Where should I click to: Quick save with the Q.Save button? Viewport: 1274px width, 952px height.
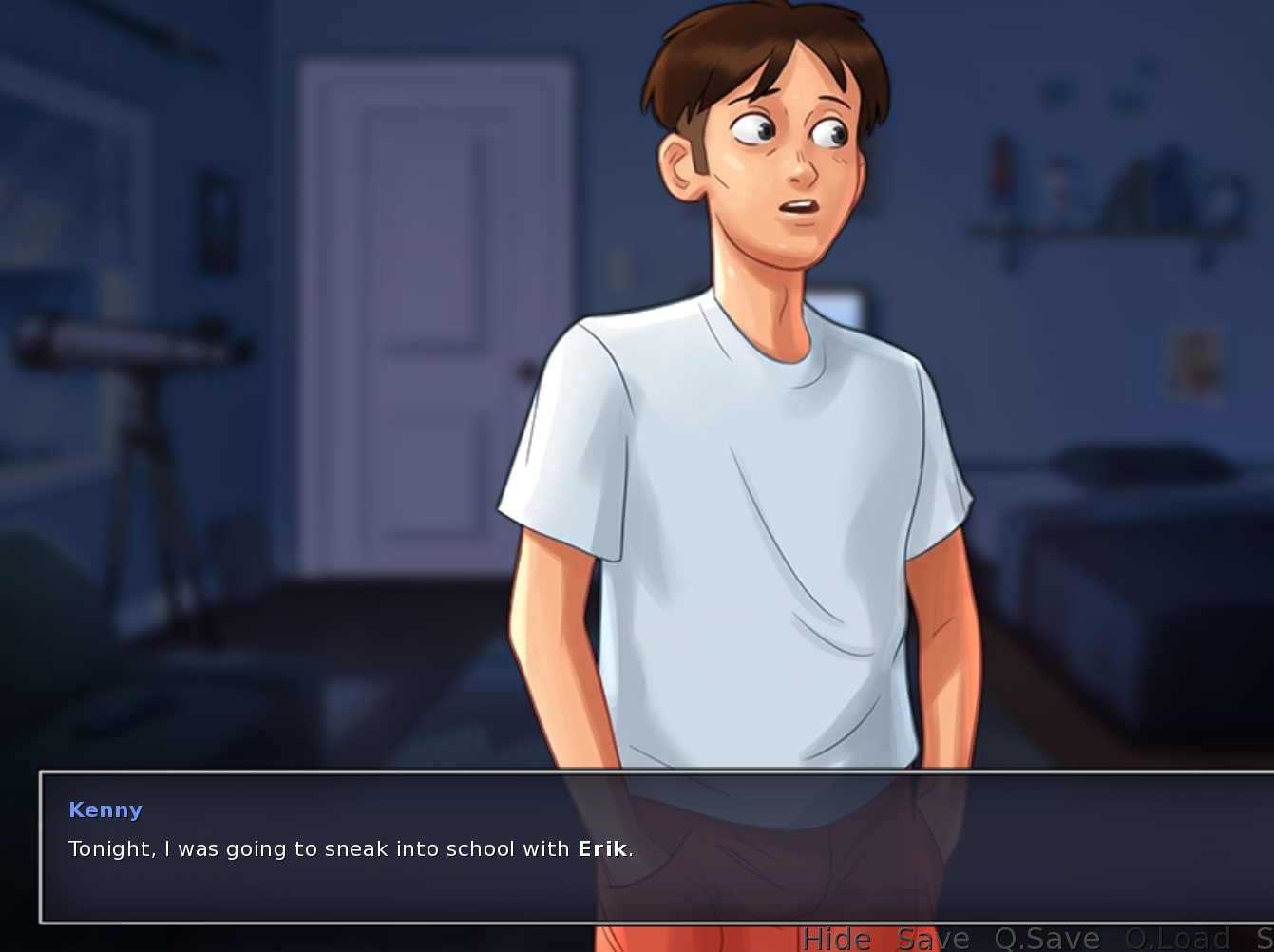click(1047, 939)
